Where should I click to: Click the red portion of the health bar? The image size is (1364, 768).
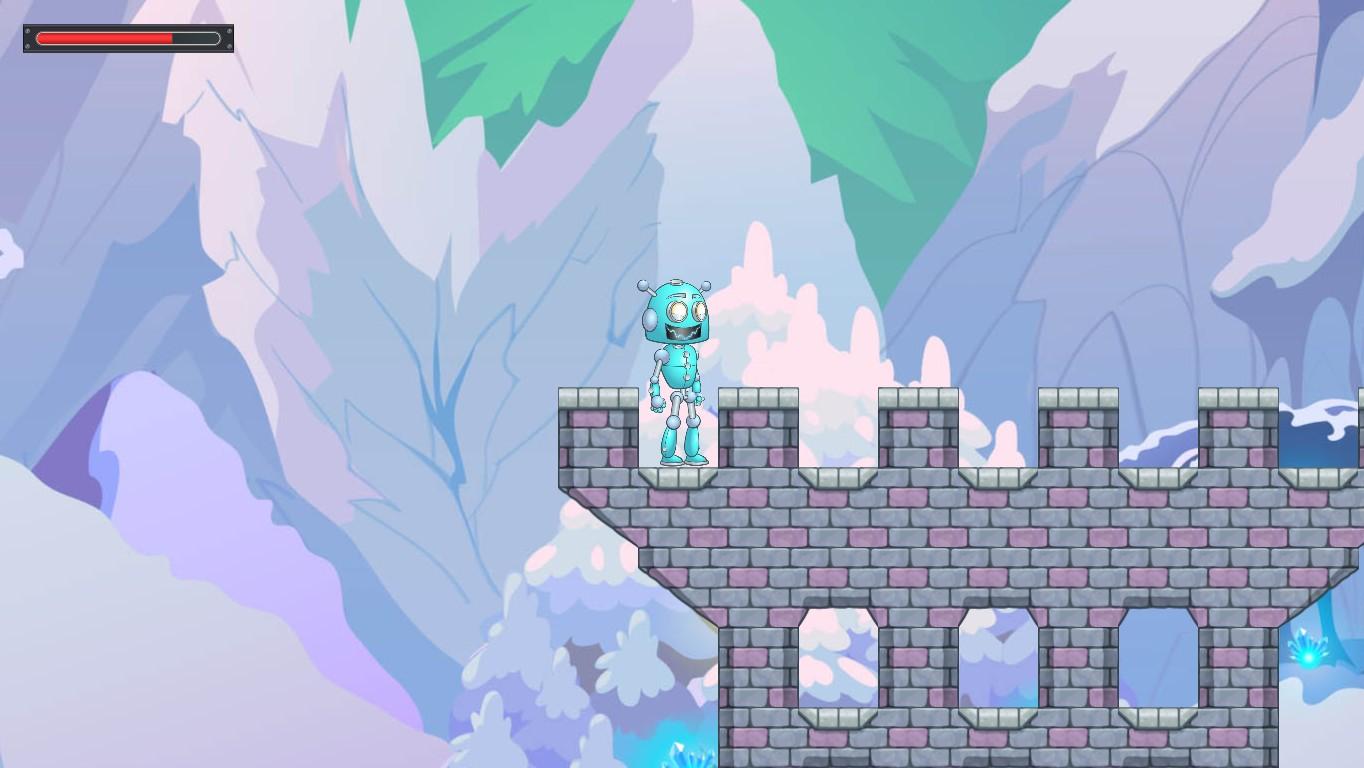coord(100,38)
